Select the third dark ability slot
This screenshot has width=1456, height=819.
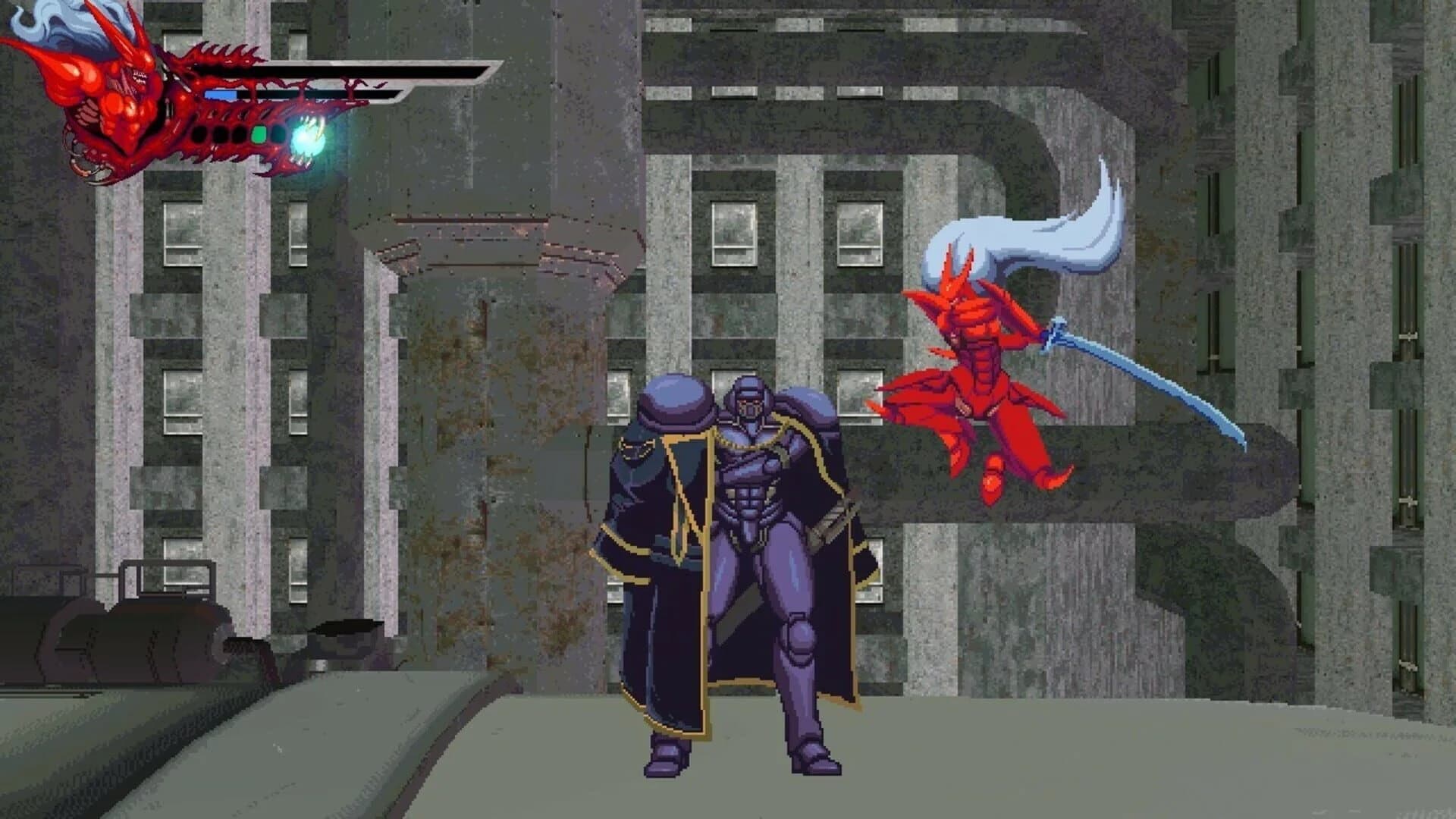239,135
